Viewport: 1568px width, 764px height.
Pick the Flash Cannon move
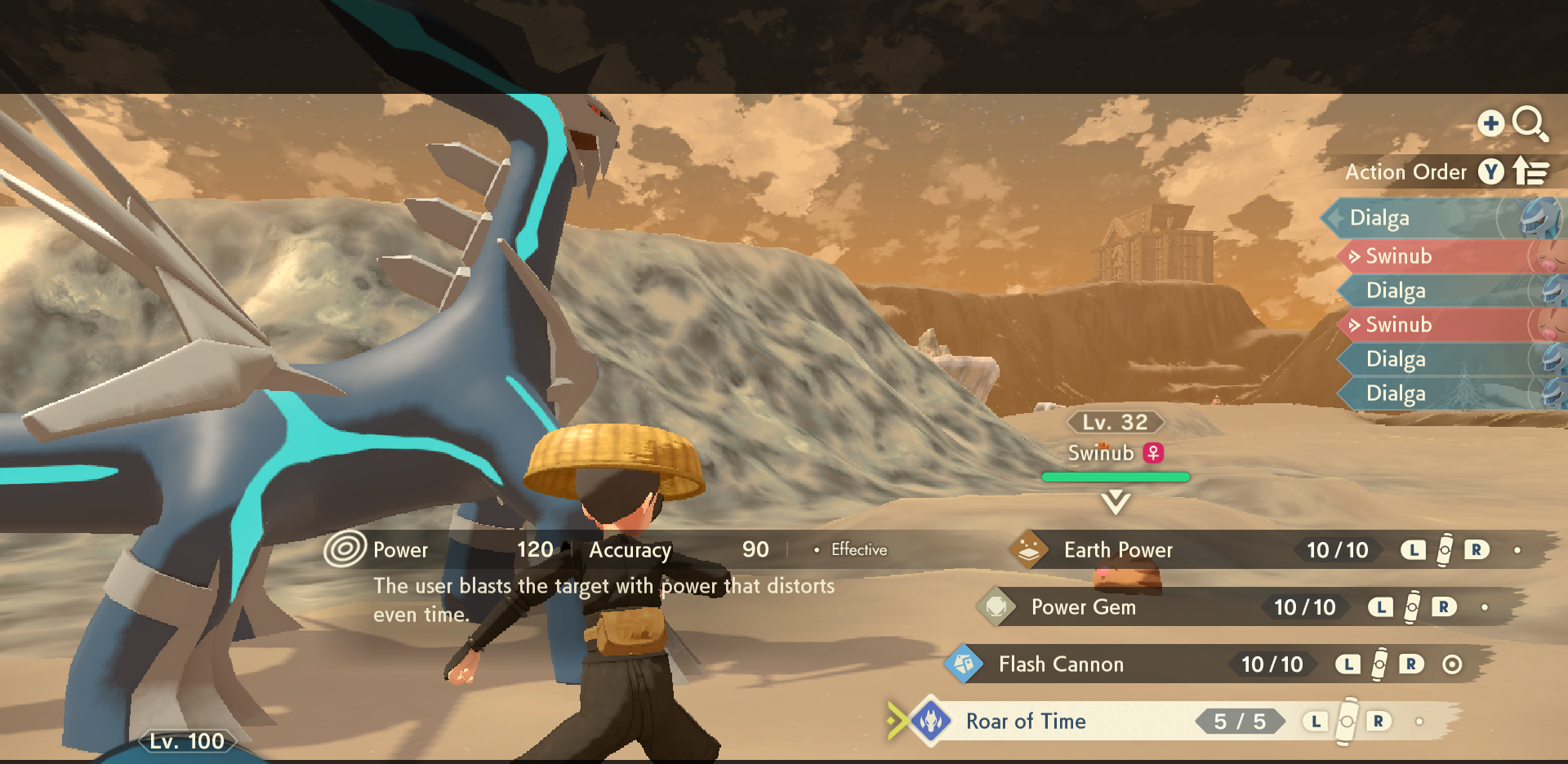[x=1060, y=664]
